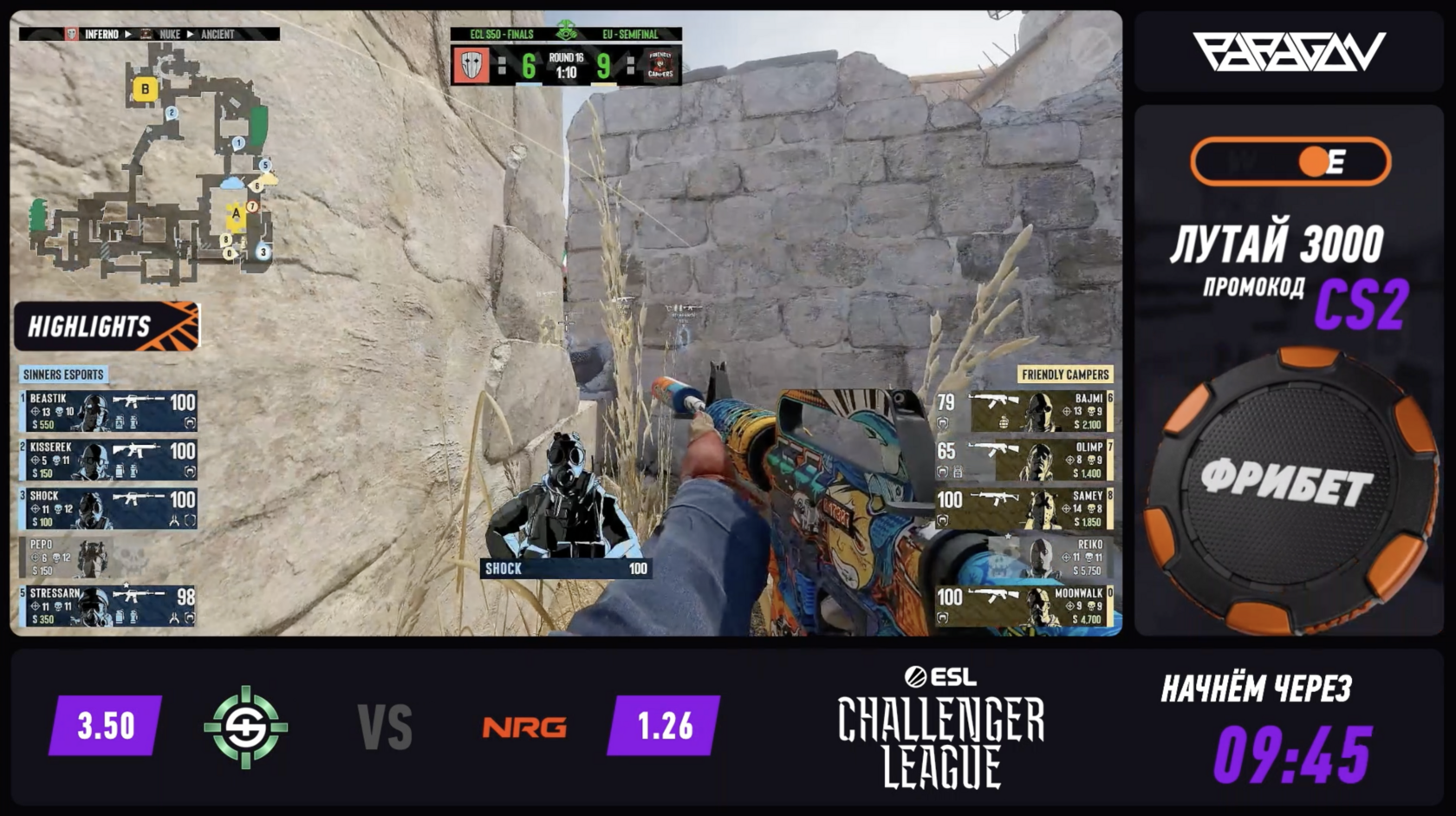Select the 3.50 odds box
The width and height of the screenshot is (1456, 816).
pos(106,725)
